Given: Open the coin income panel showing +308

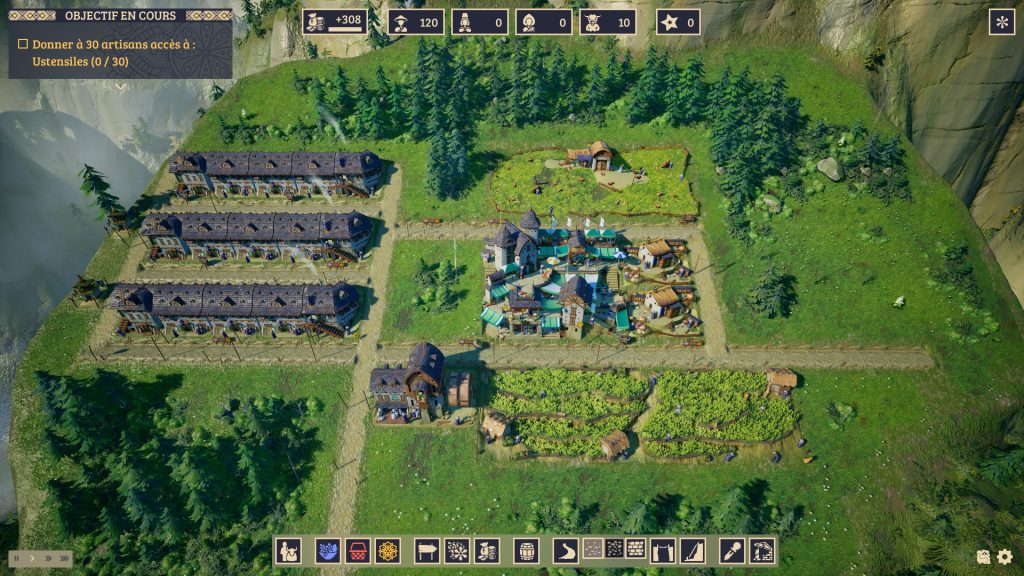Looking at the screenshot, I should click(x=335, y=22).
